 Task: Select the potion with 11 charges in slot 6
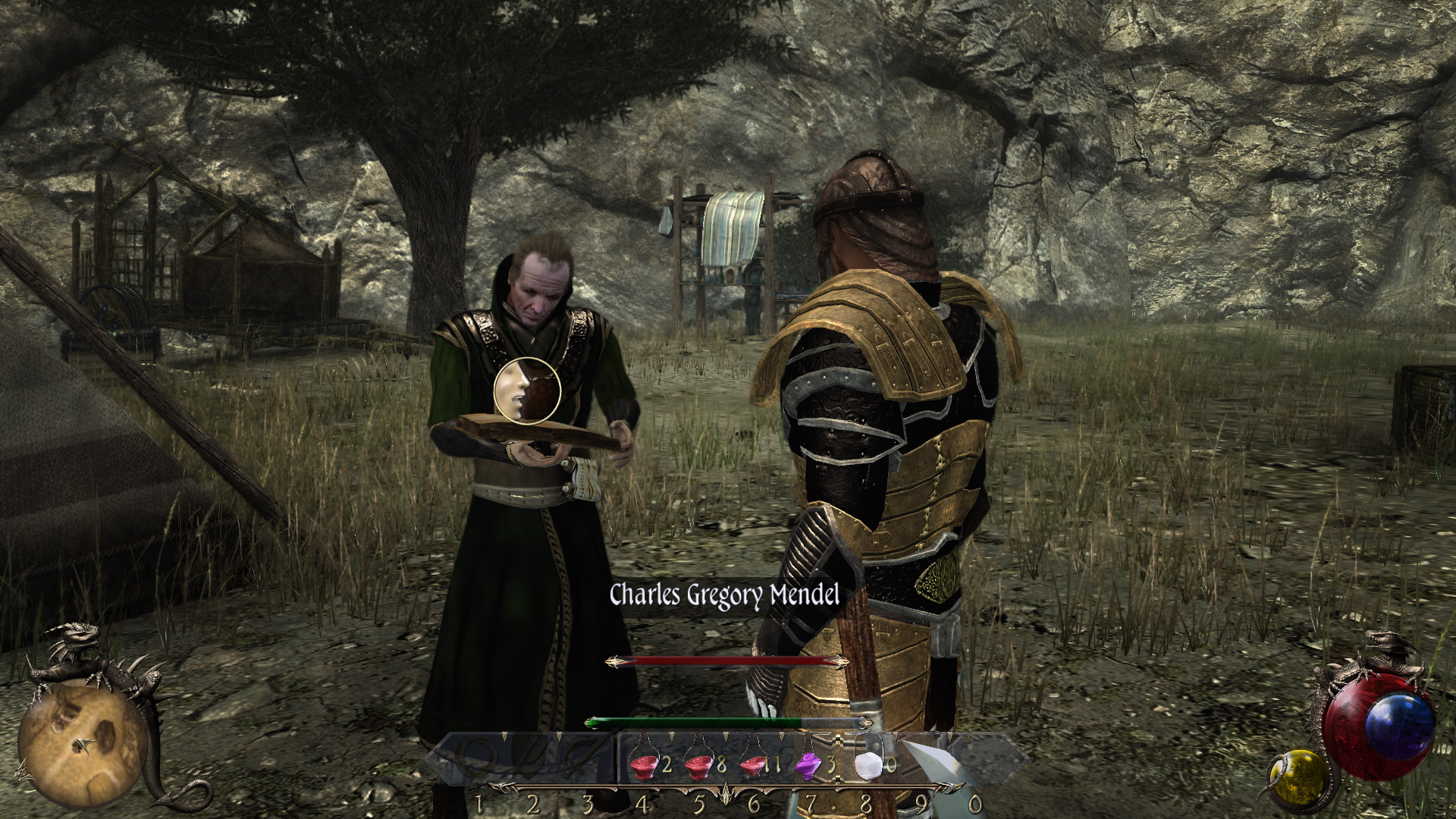(754, 766)
